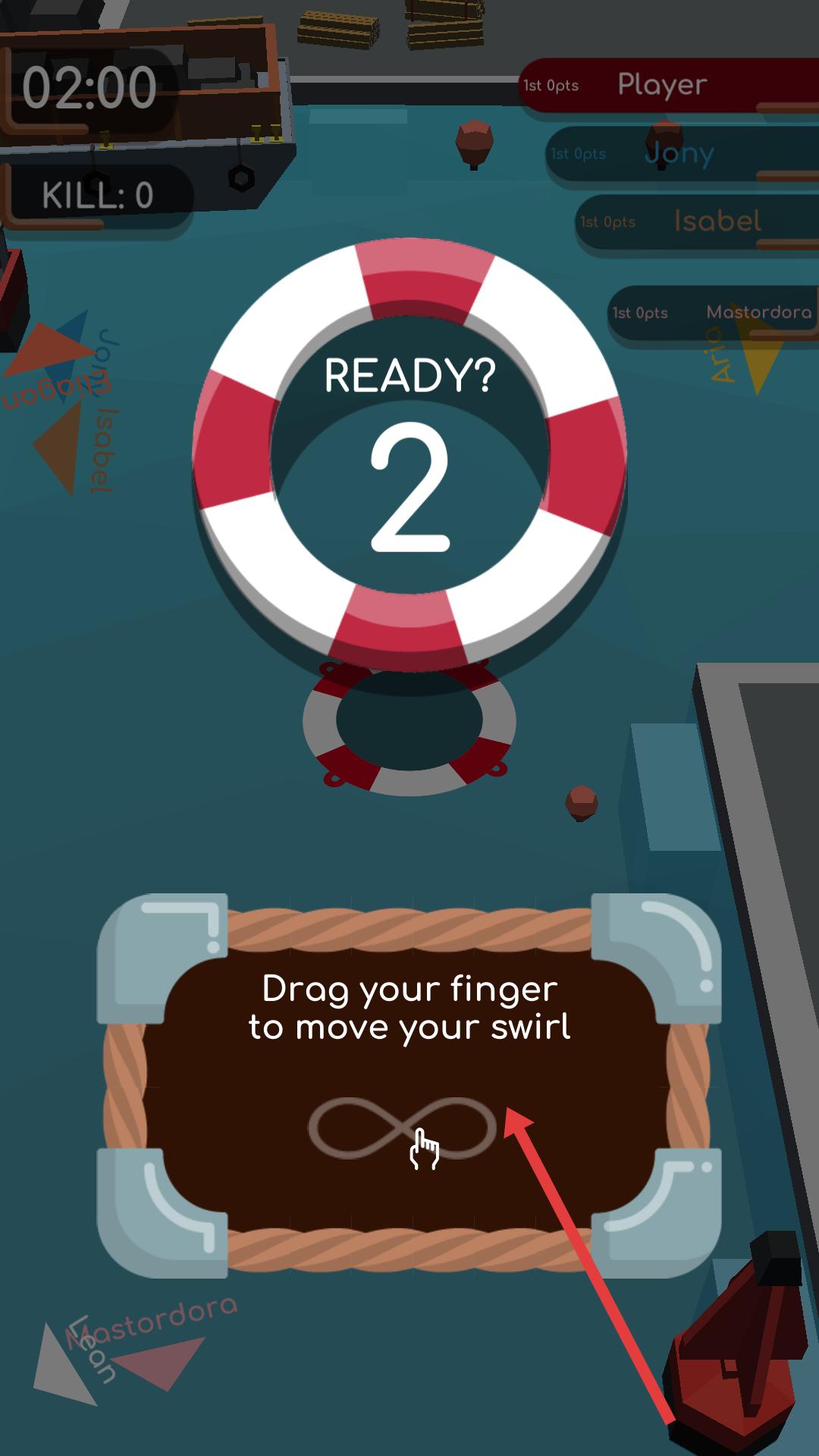
Task: Tap the "Drag your finger" tutorial panel
Action: pyautogui.click(x=409, y=1084)
